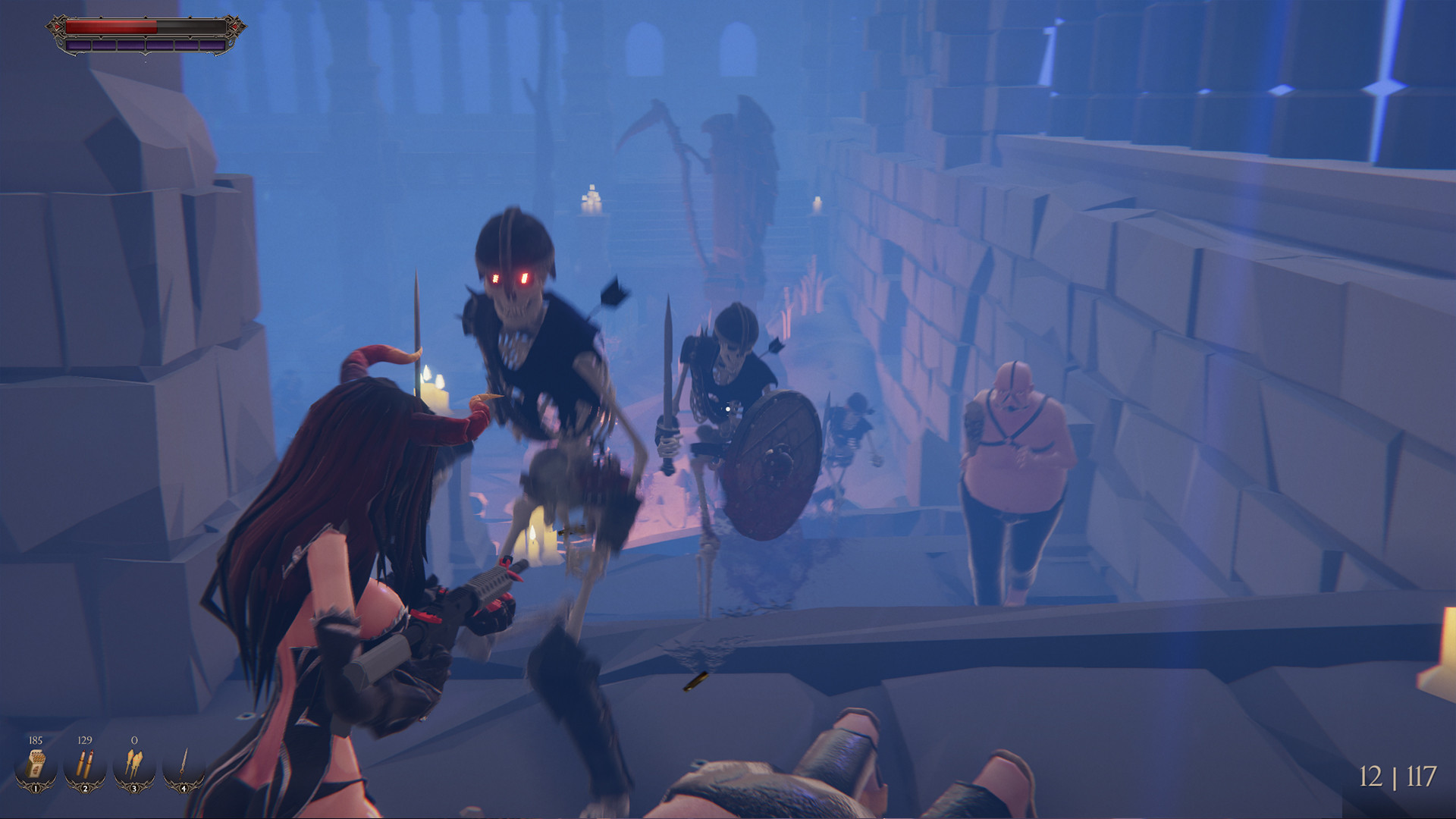The height and width of the screenshot is (819, 1456).
Task: Choose the rockets weapon slot
Action: click(134, 766)
